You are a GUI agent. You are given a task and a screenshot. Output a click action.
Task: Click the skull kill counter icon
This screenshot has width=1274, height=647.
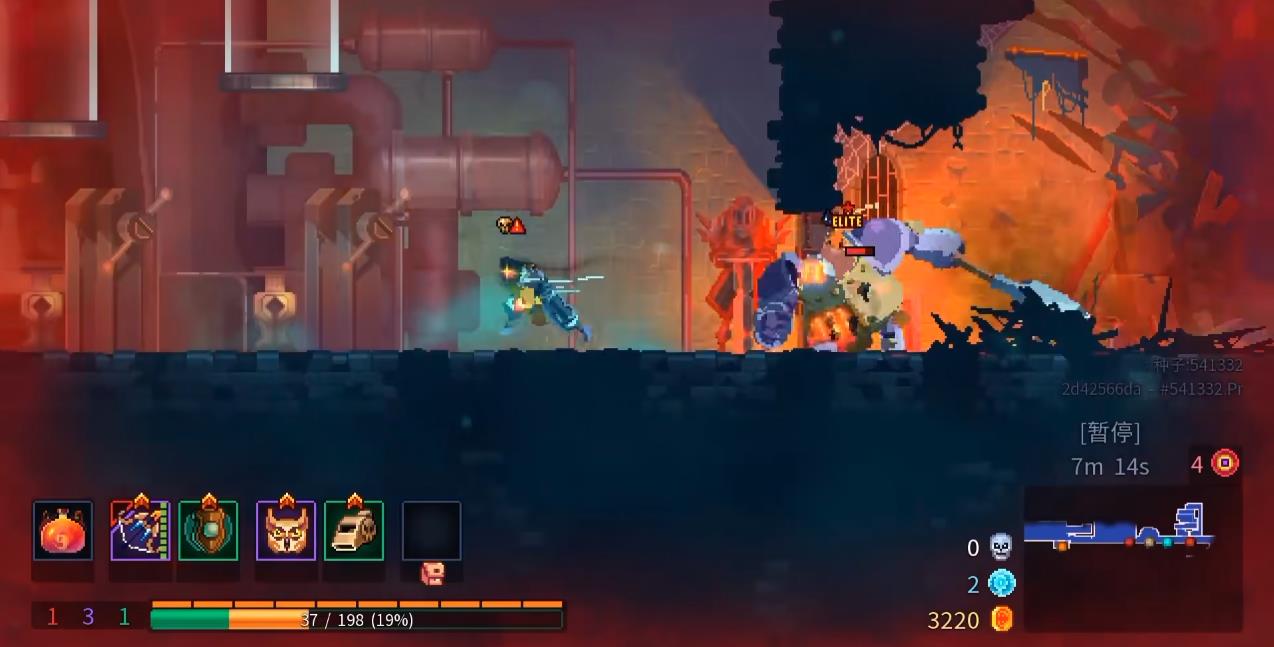(x=1001, y=547)
